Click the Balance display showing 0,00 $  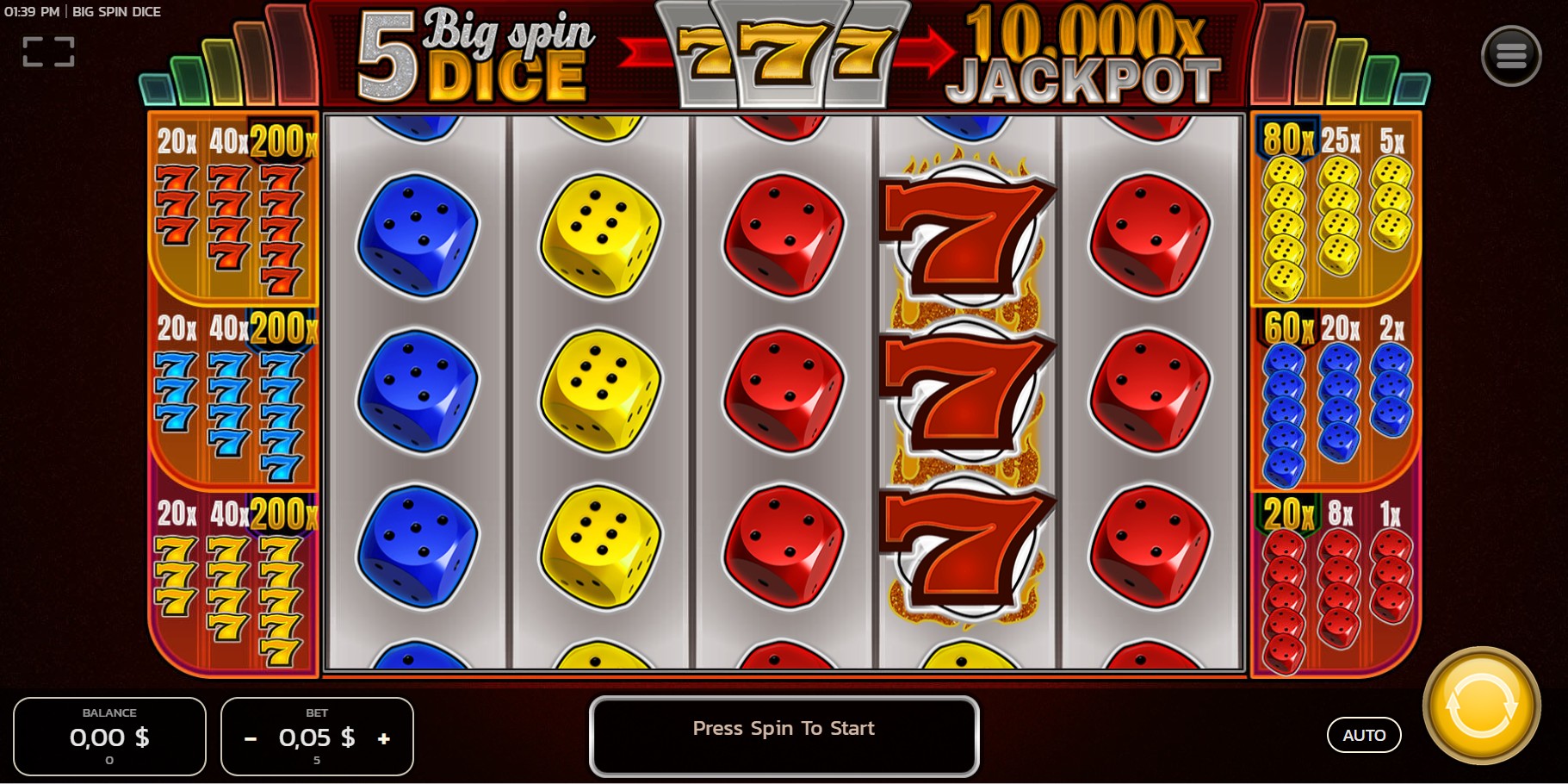point(109,737)
